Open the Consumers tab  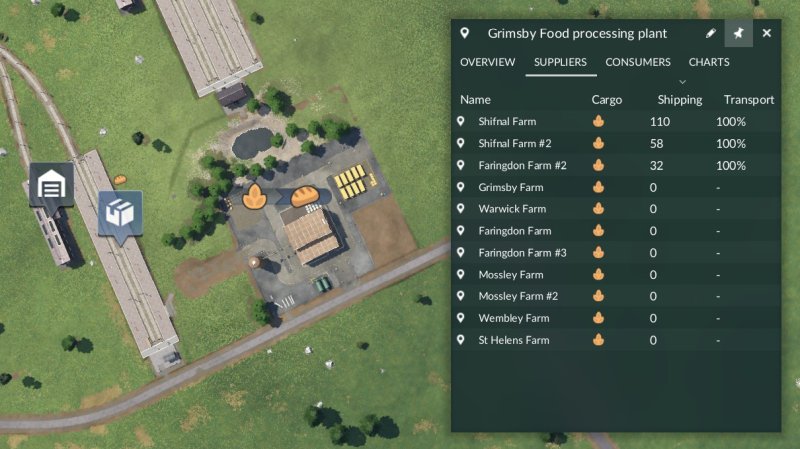coord(638,62)
